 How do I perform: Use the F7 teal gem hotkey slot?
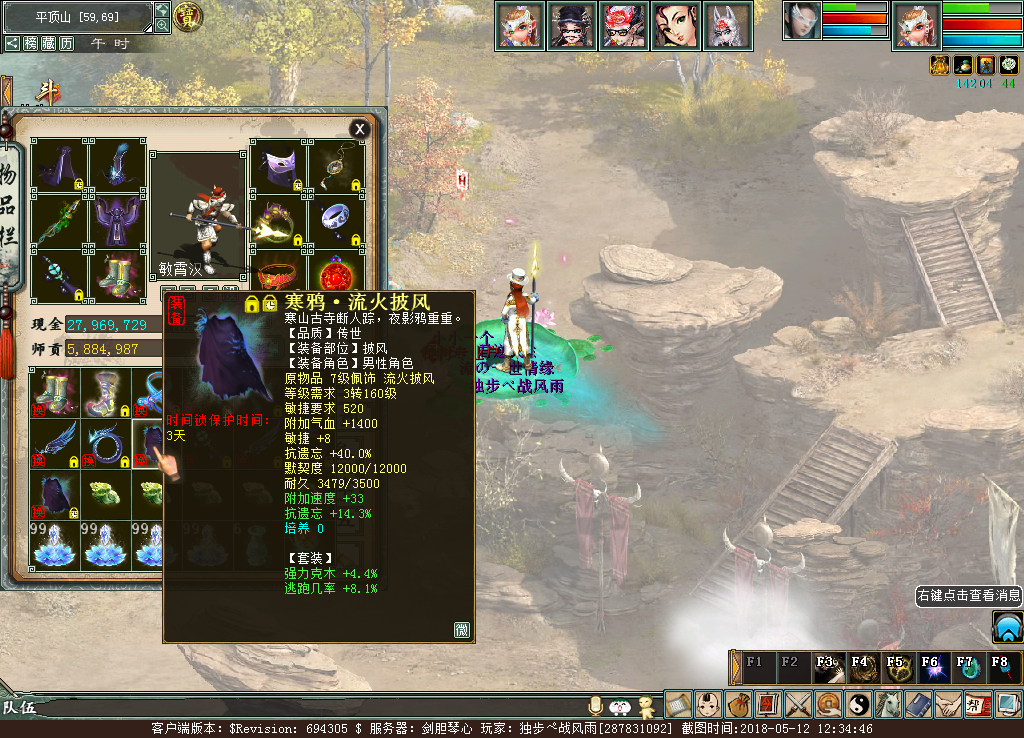(964, 667)
